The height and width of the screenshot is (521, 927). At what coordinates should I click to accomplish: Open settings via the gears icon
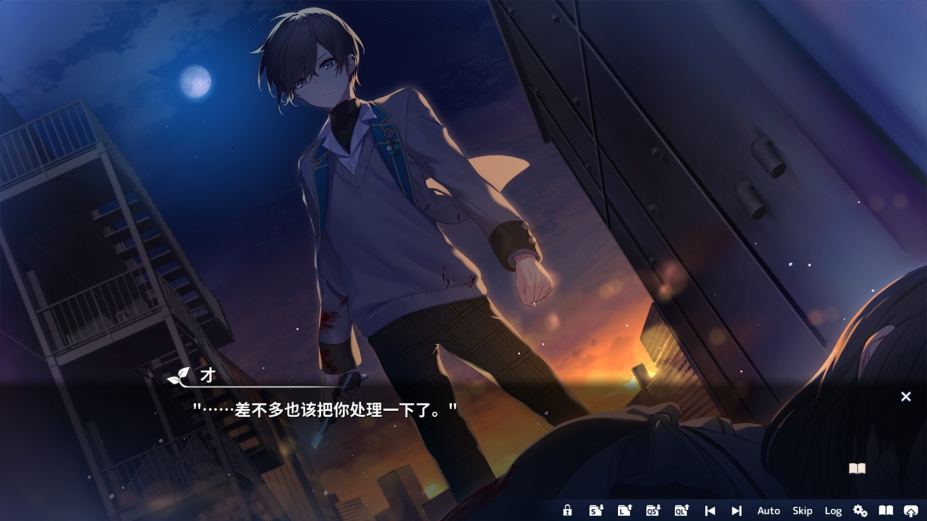tap(860, 511)
